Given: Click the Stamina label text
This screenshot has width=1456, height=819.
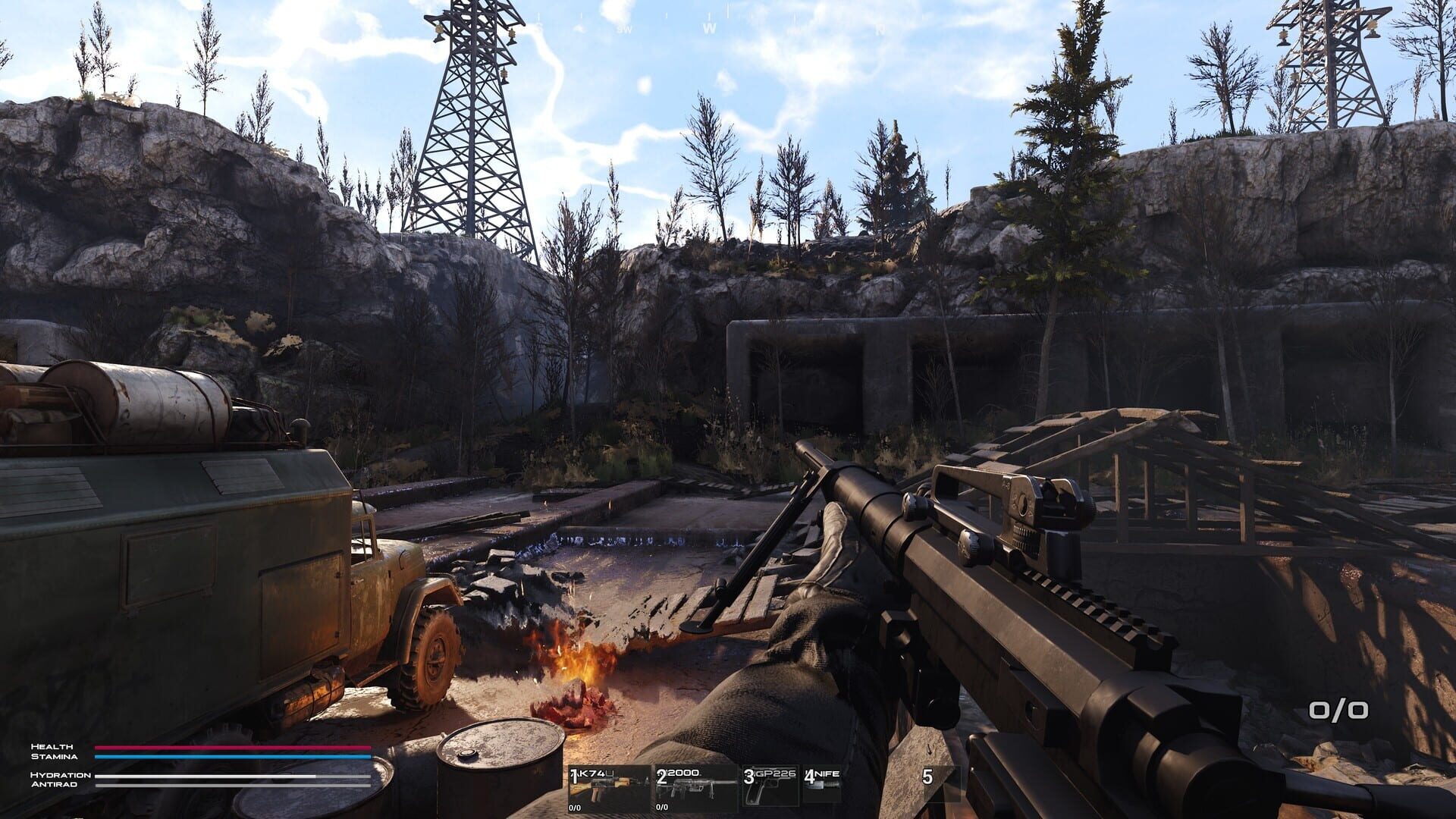Looking at the screenshot, I should (53, 756).
